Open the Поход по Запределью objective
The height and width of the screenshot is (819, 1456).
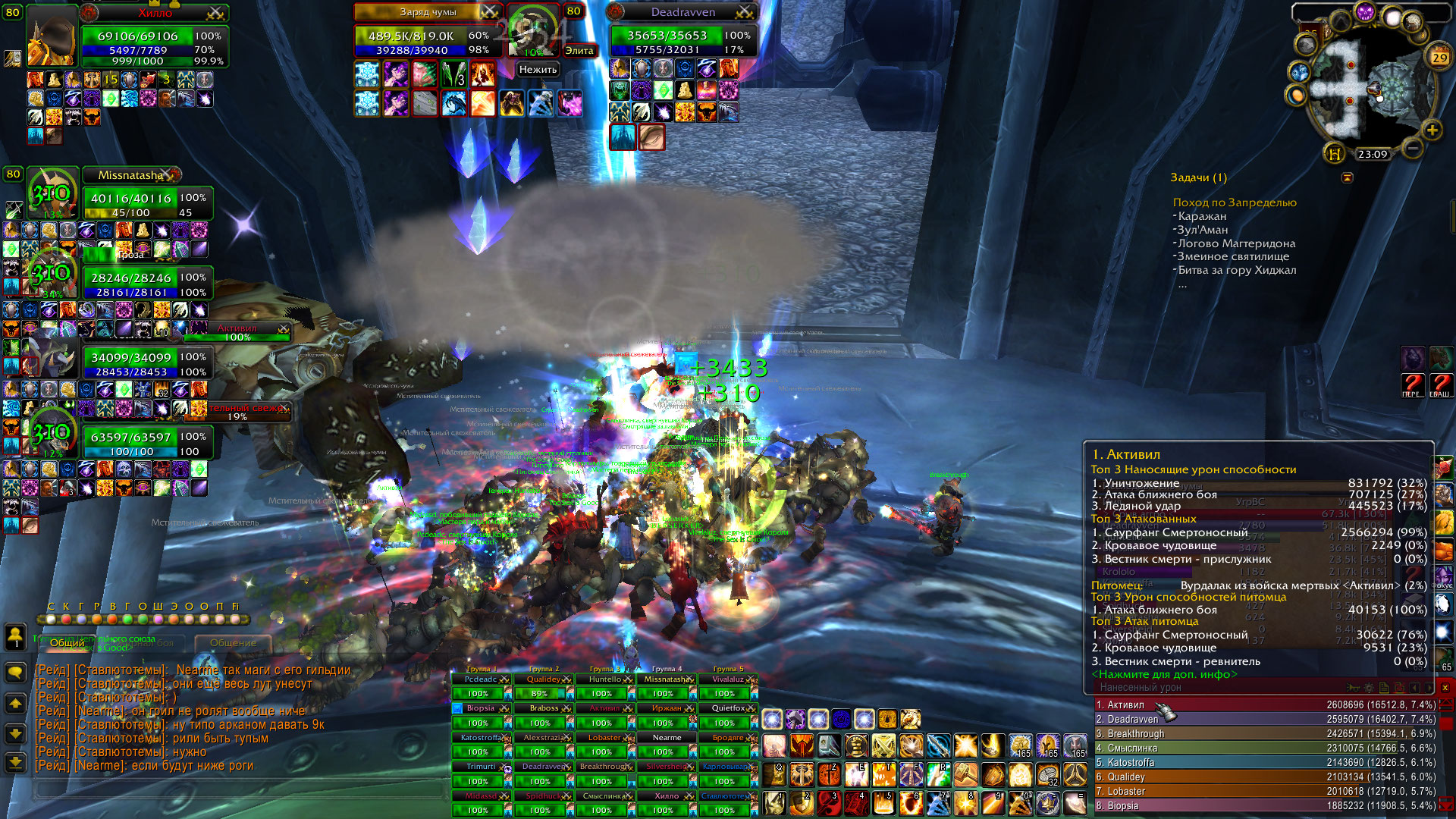[1234, 202]
